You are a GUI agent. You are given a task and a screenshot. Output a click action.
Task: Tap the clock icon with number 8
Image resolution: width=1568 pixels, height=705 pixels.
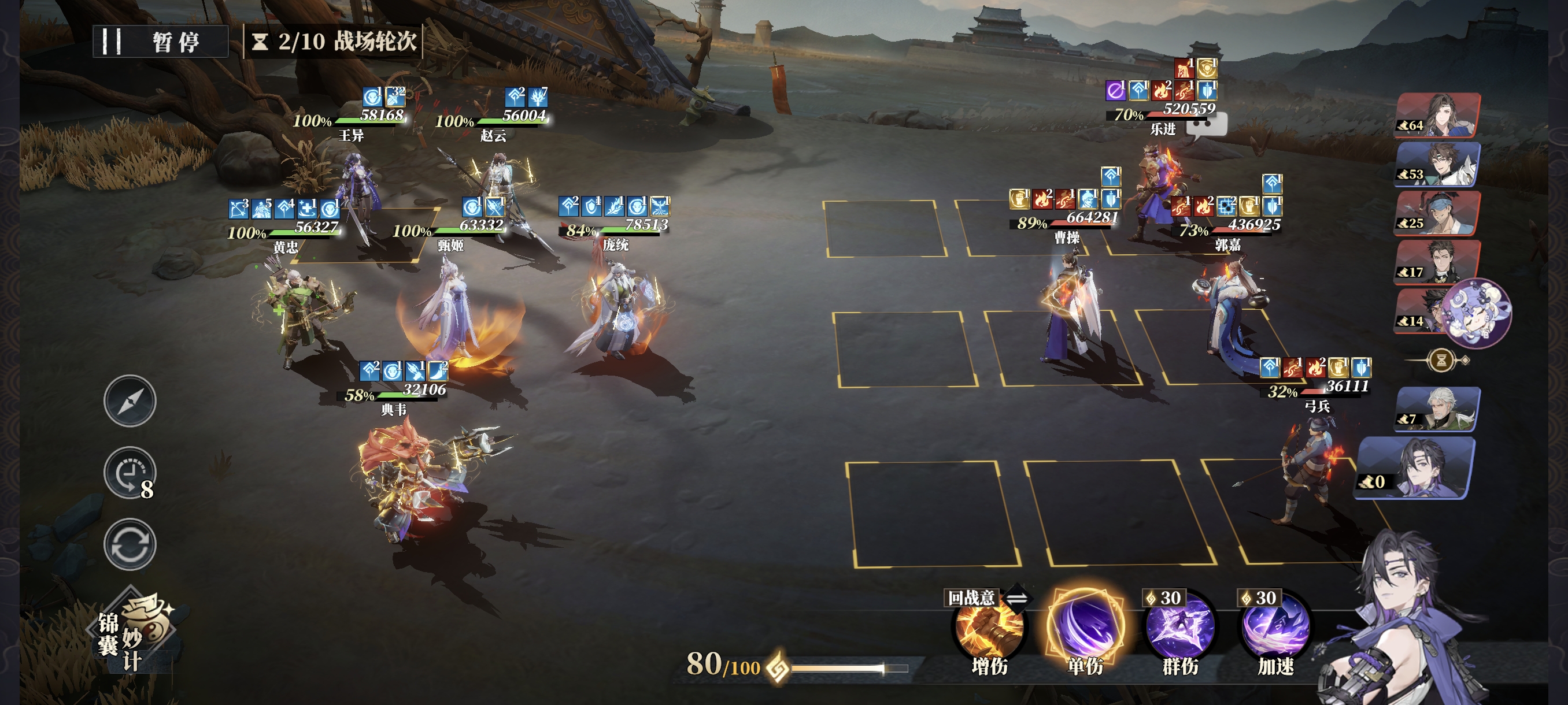coord(130,473)
